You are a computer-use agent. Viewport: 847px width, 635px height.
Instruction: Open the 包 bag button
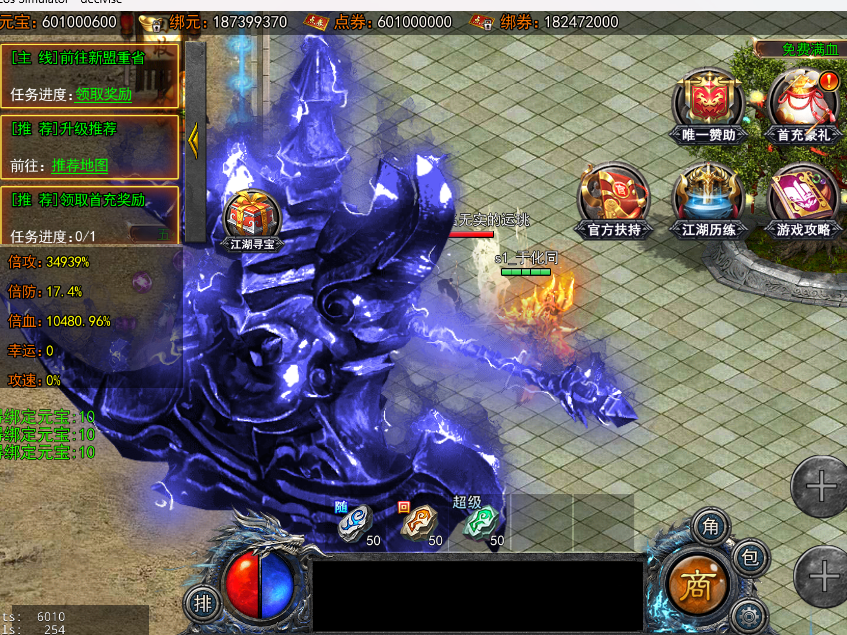tap(750, 558)
